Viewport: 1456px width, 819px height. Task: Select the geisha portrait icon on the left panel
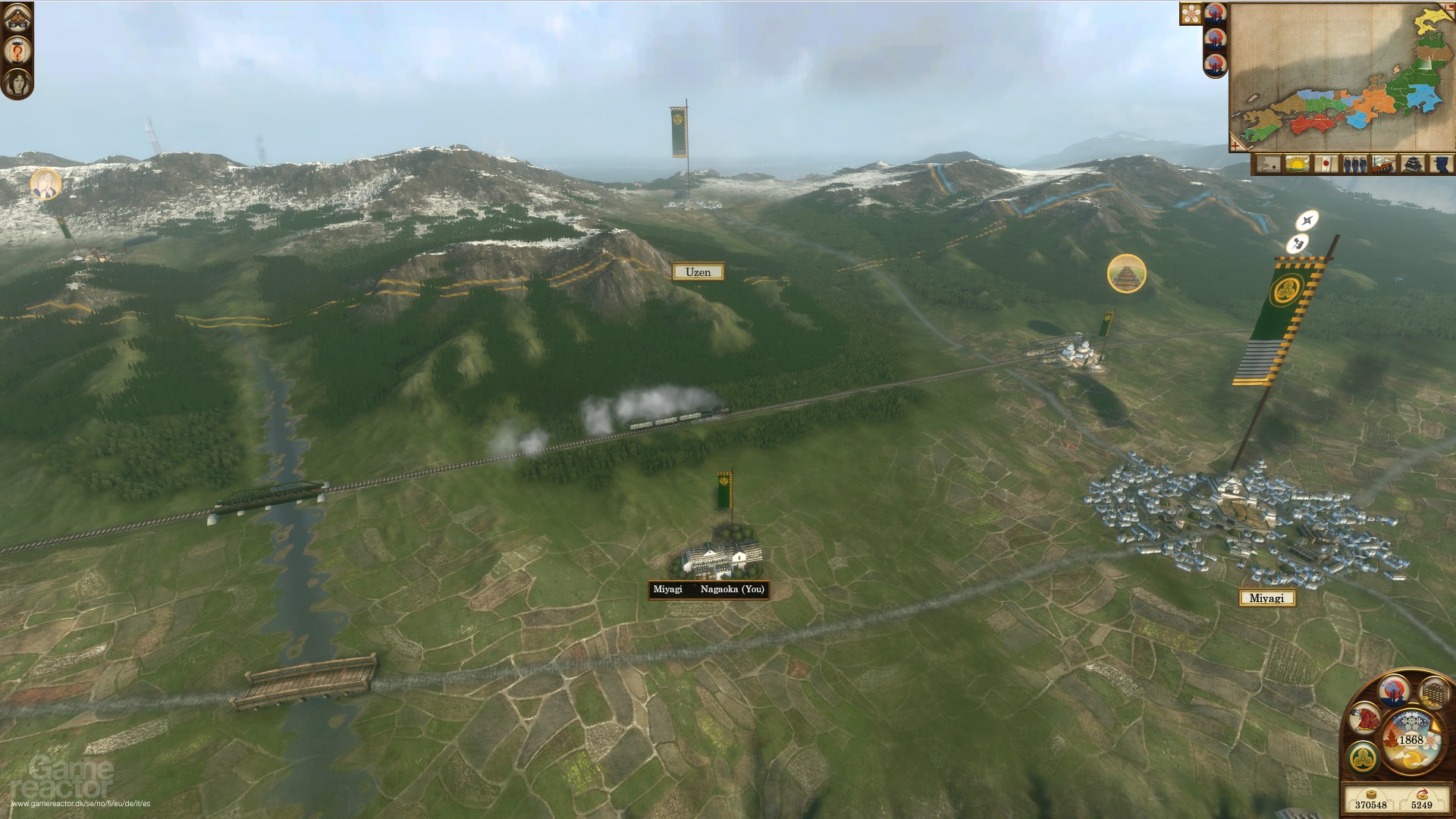tap(17, 82)
